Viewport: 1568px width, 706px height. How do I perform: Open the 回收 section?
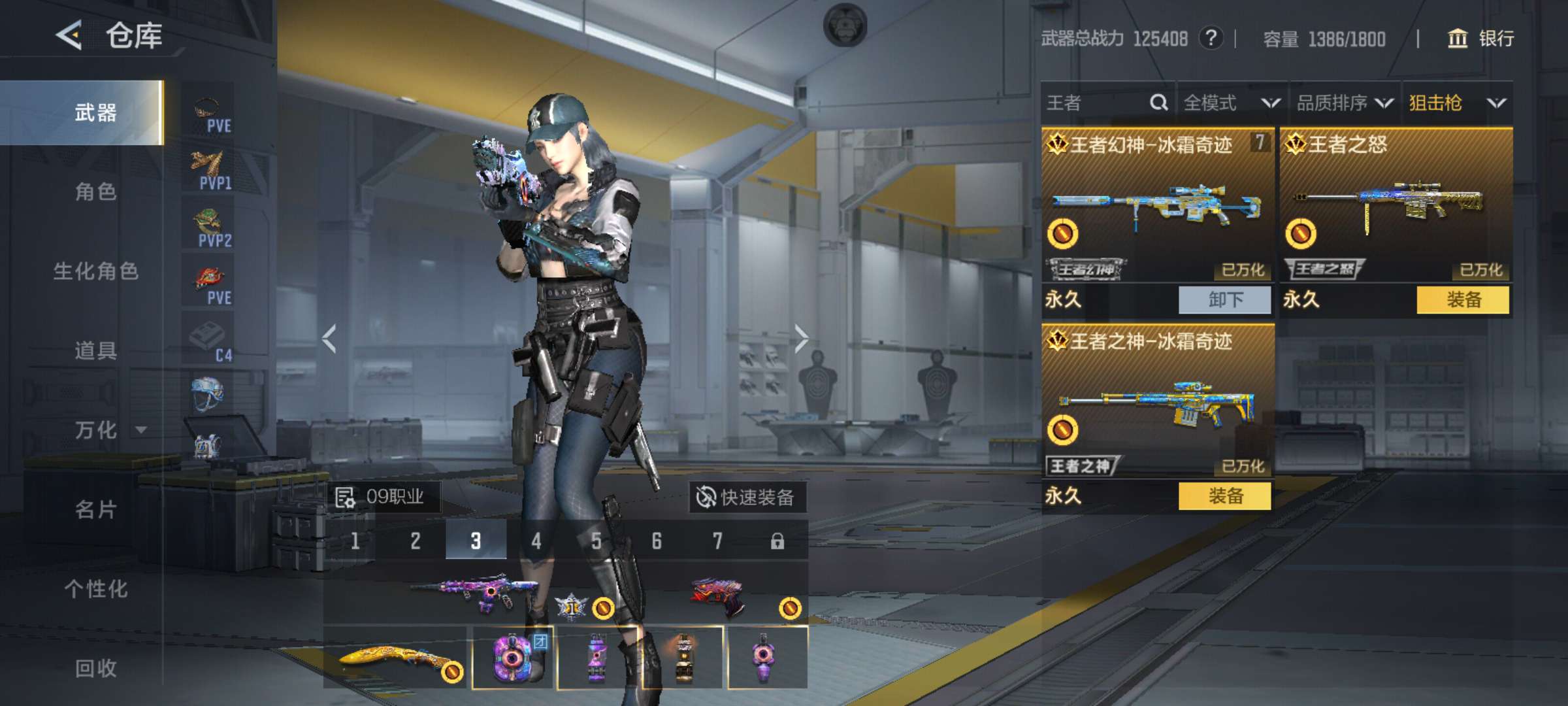[95, 668]
